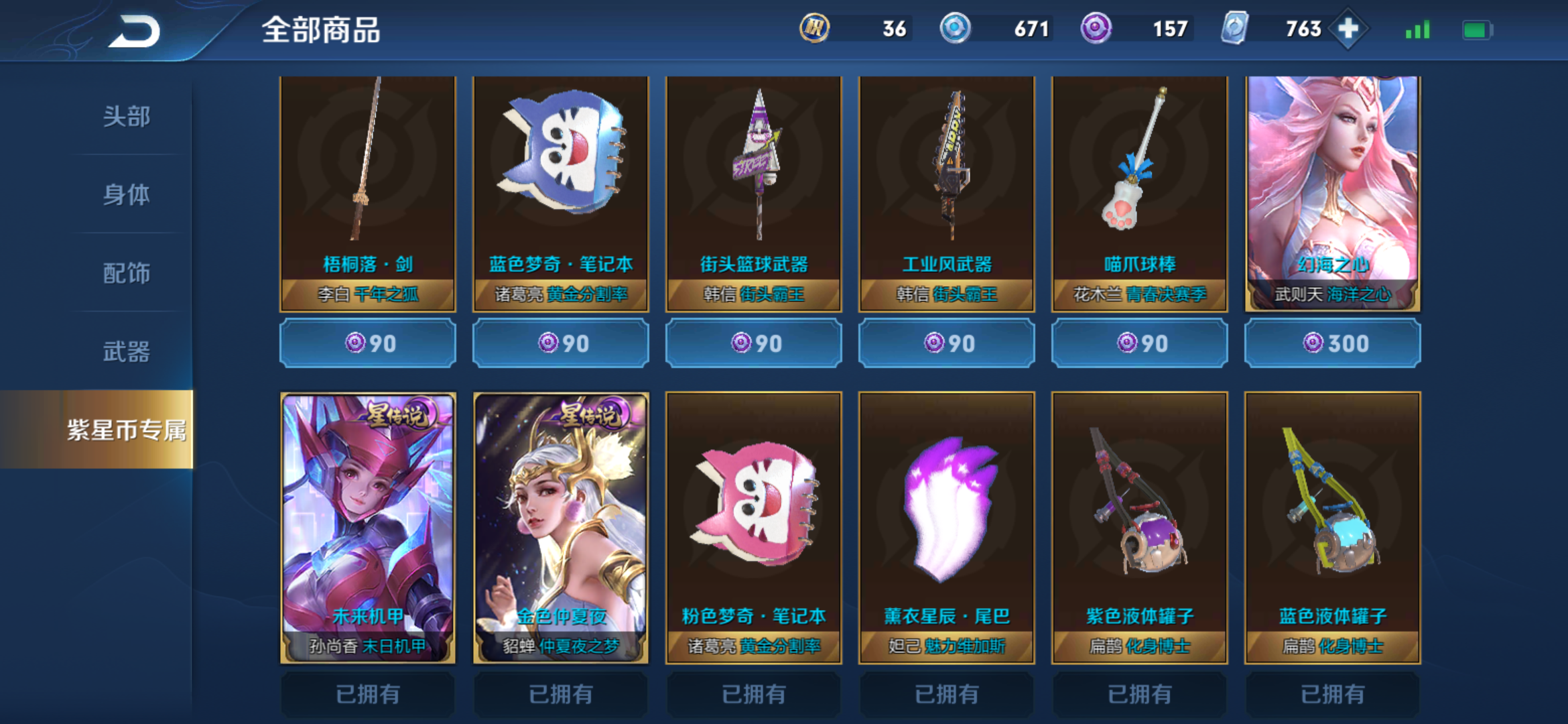
Task: Choose the 薰衣星辰·尾巴 item card
Action: point(947,528)
